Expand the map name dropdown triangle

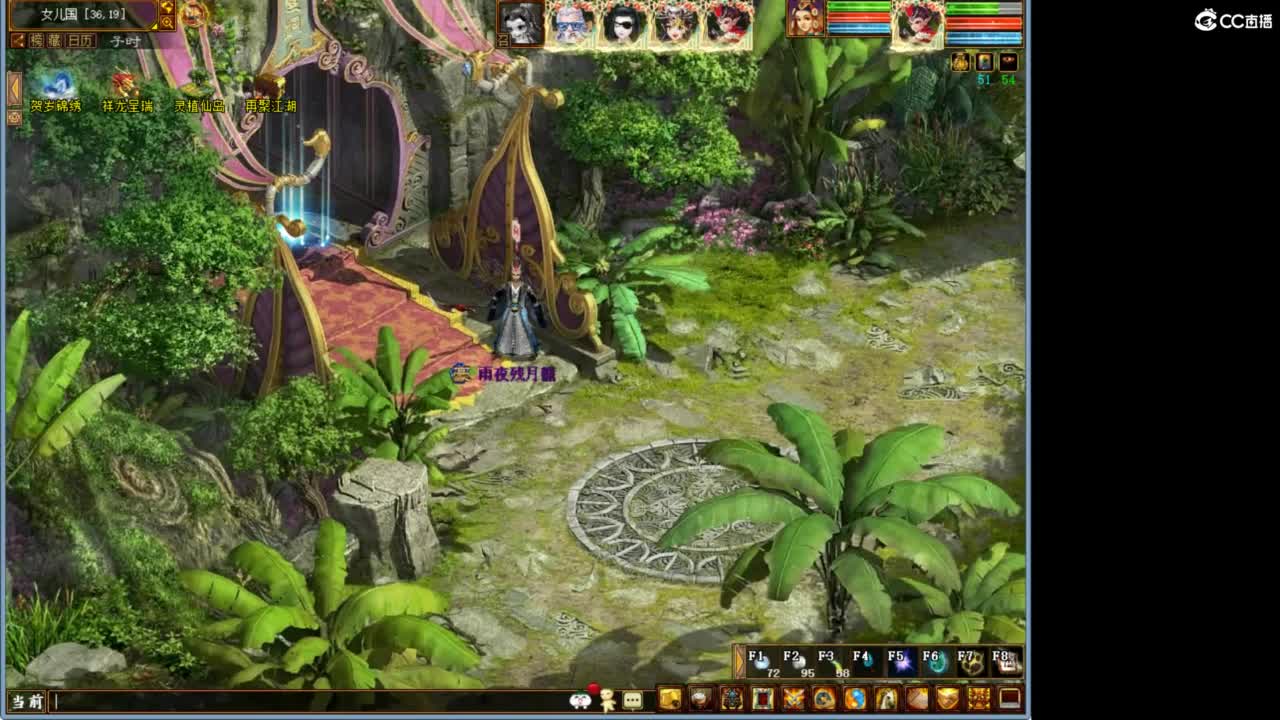155,25
